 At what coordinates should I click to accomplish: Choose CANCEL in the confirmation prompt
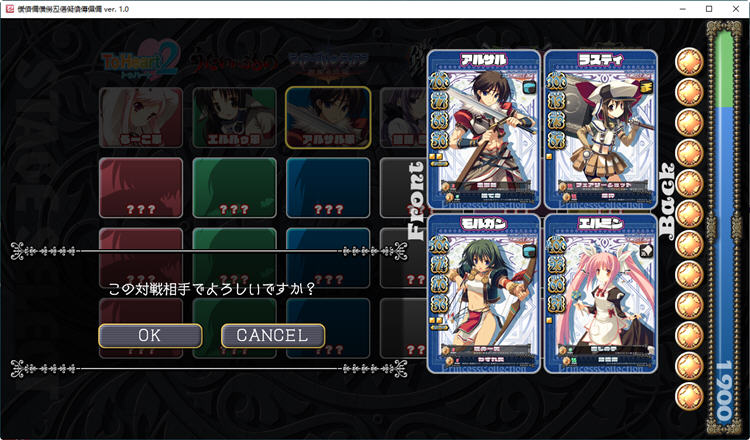(x=272, y=335)
